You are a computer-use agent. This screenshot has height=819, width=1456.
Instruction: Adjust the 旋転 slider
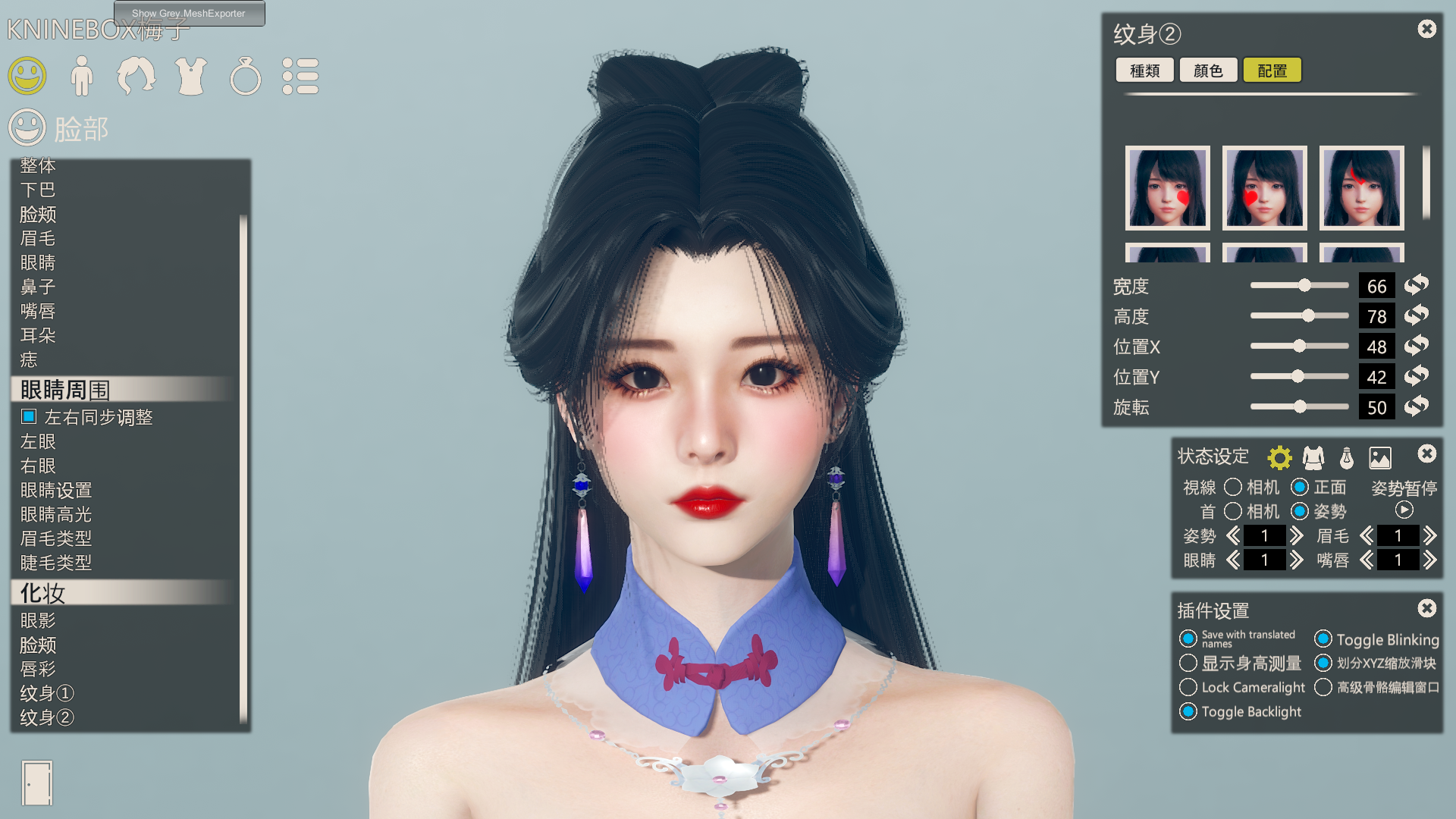click(x=1300, y=407)
